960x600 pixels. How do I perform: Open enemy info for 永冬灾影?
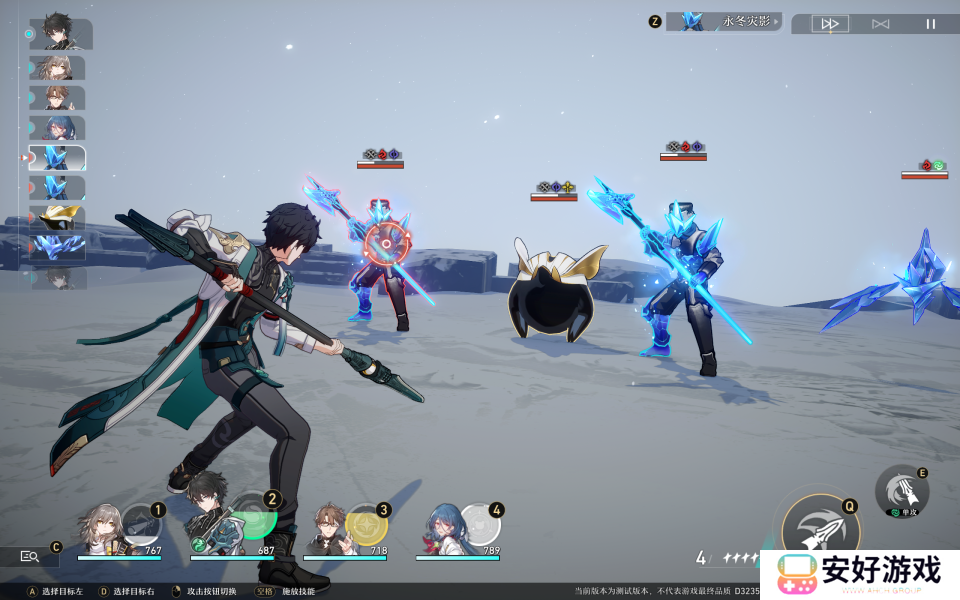coord(724,21)
